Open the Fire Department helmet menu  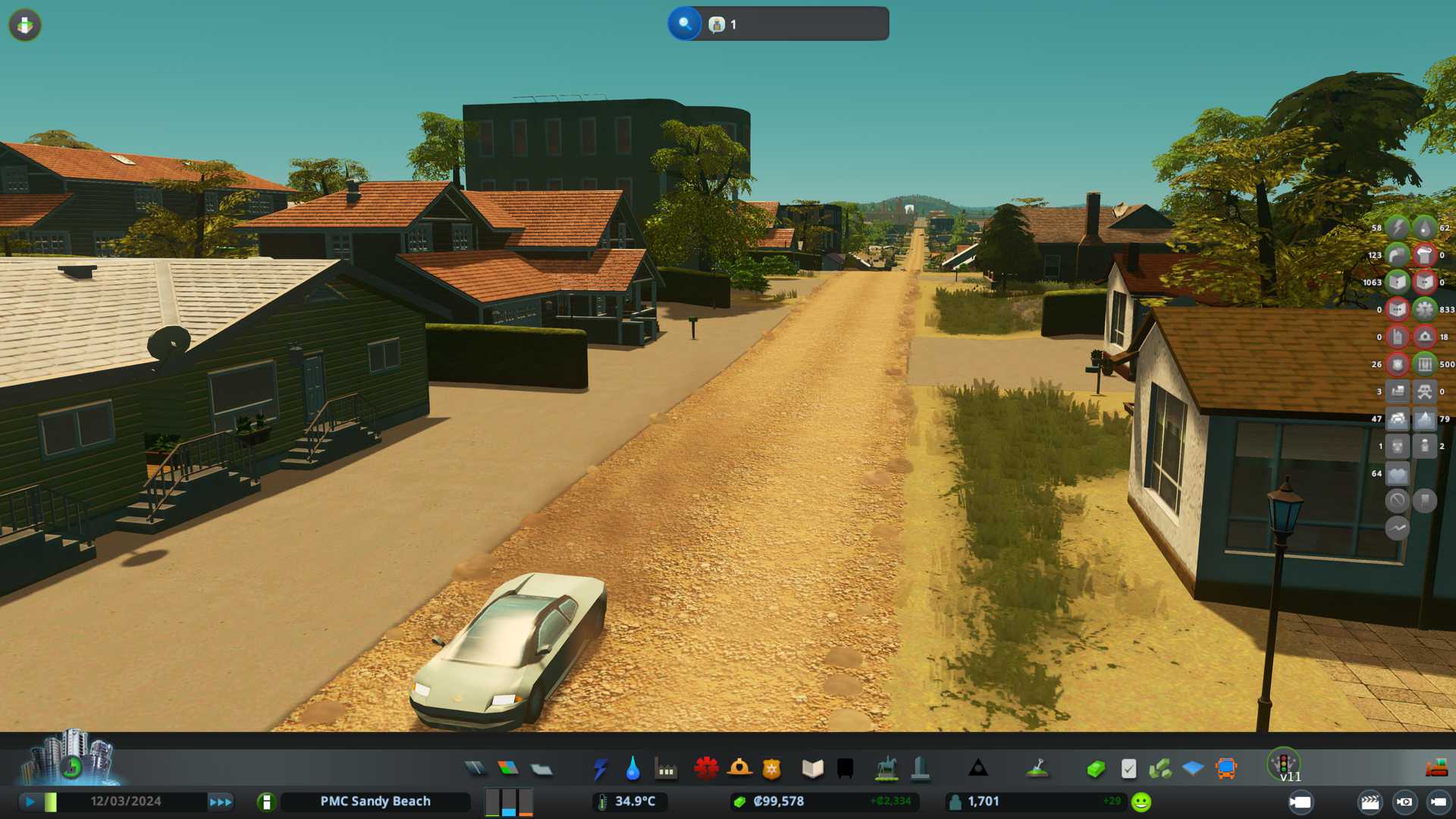click(739, 769)
